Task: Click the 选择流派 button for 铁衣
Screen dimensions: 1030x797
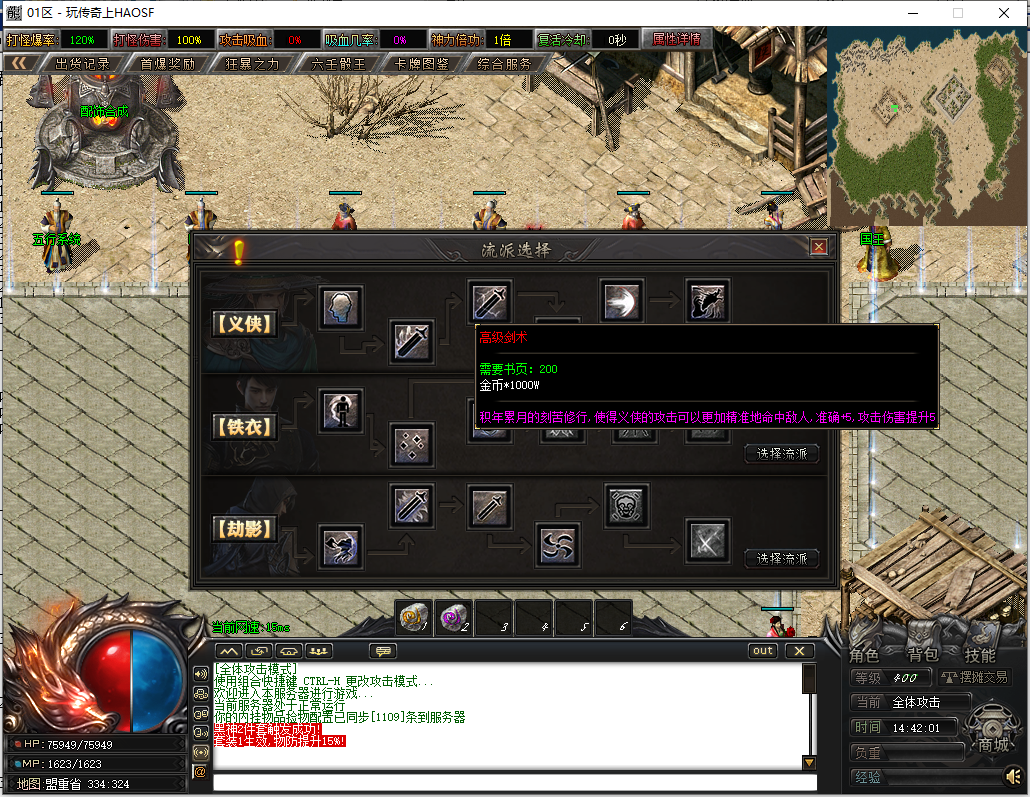Action: click(x=781, y=454)
